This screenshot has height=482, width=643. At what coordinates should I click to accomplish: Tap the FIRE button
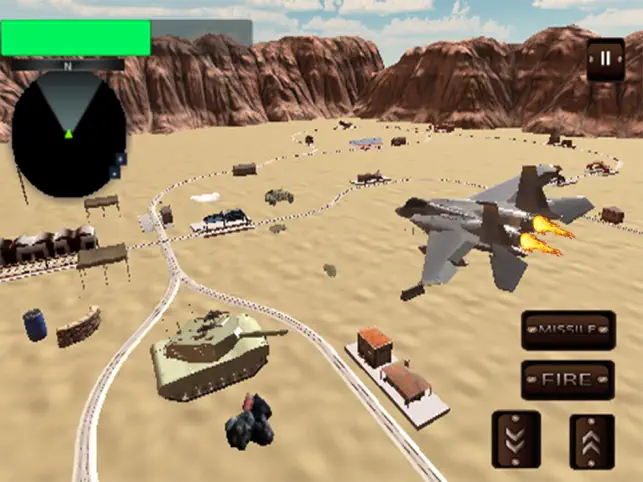click(x=568, y=380)
